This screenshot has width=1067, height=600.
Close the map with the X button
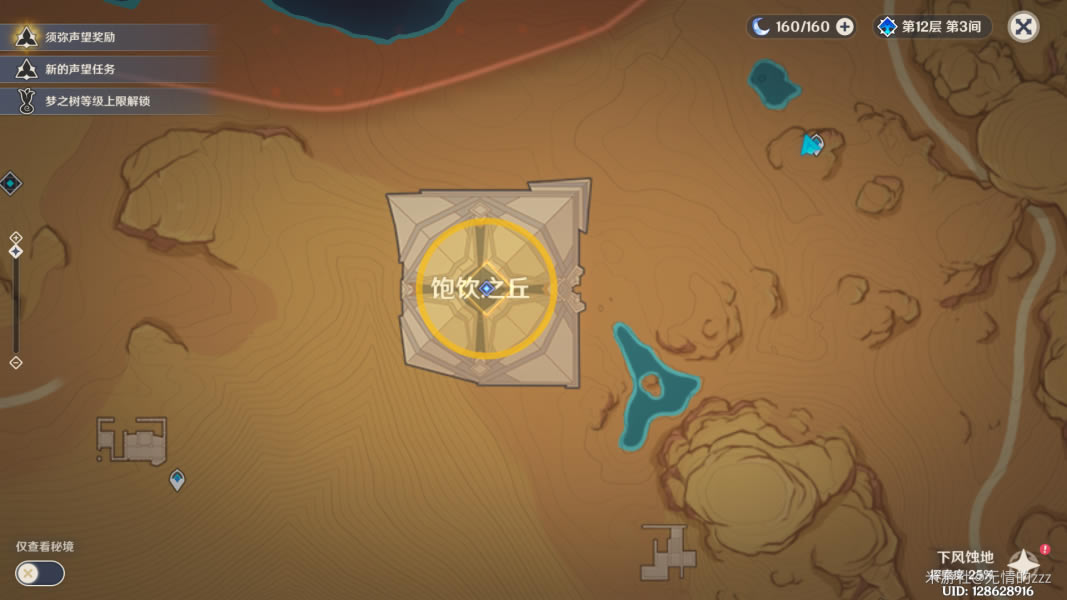click(1023, 27)
